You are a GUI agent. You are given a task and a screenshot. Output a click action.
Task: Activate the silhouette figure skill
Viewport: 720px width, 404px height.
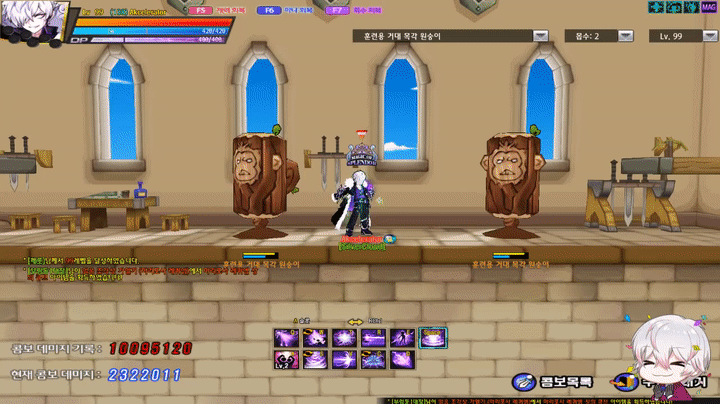coord(403,338)
